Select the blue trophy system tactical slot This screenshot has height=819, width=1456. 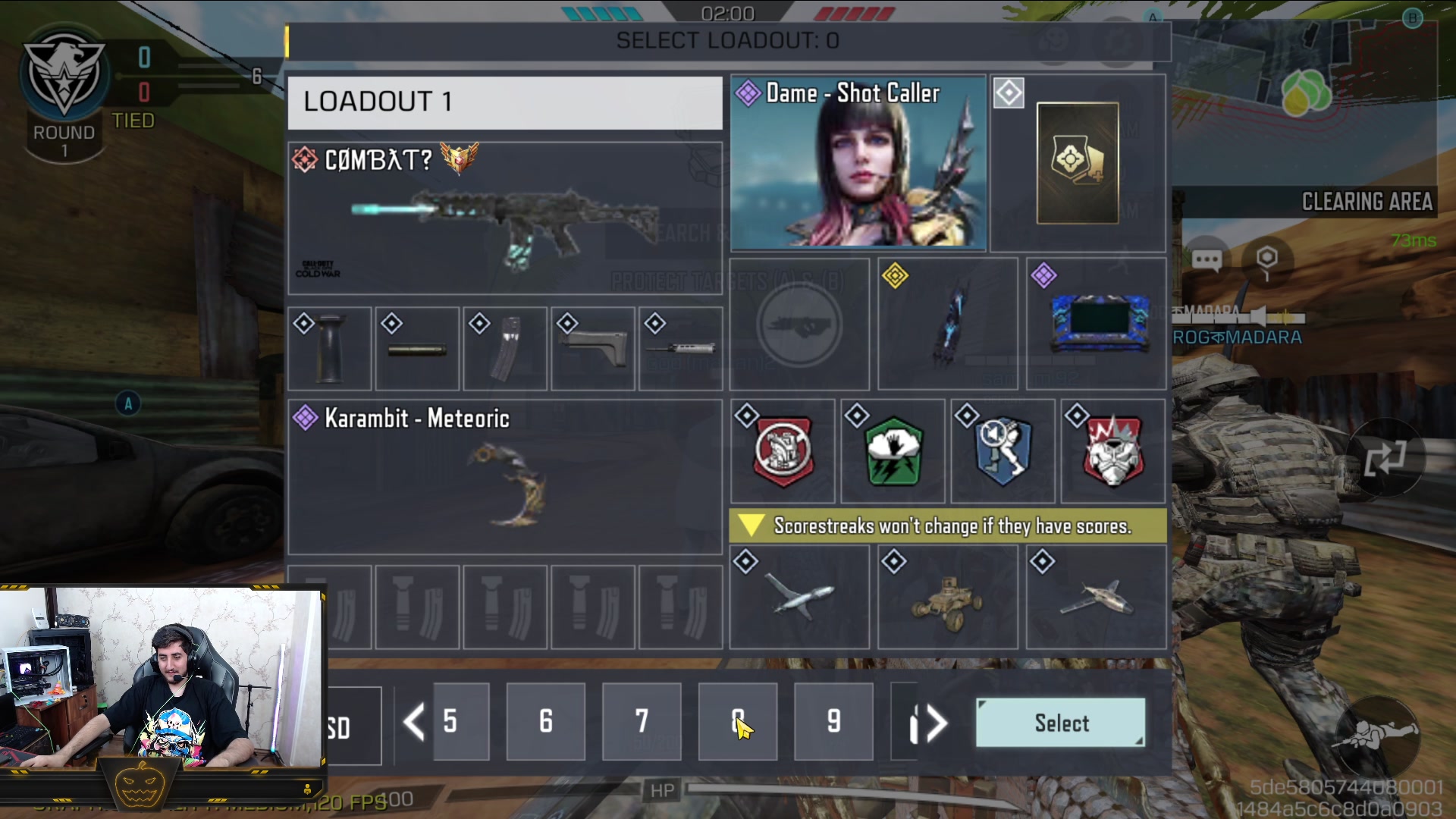point(1097,324)
